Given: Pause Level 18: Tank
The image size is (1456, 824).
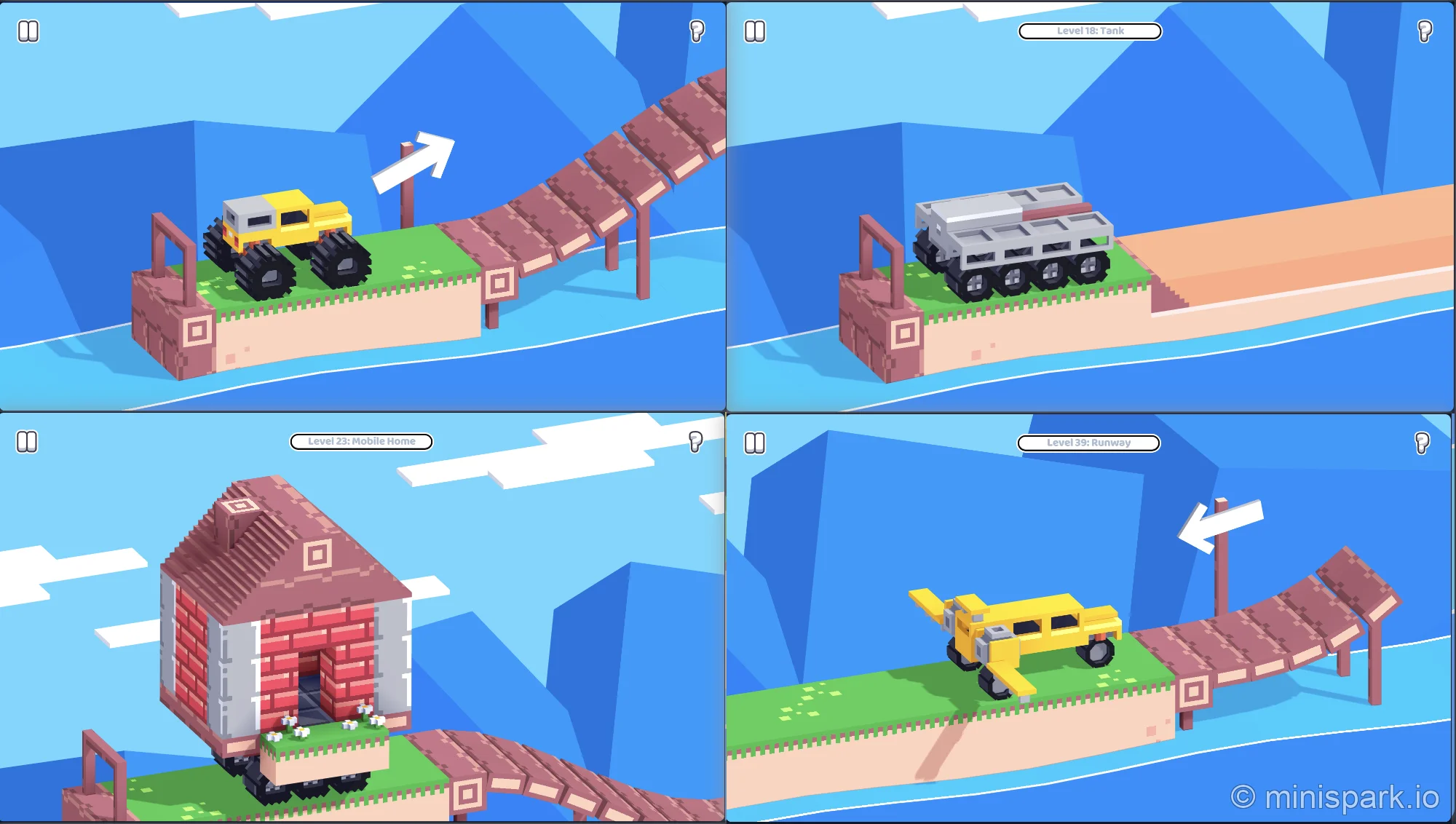Looking at the screenshot, I should point(753,31).
